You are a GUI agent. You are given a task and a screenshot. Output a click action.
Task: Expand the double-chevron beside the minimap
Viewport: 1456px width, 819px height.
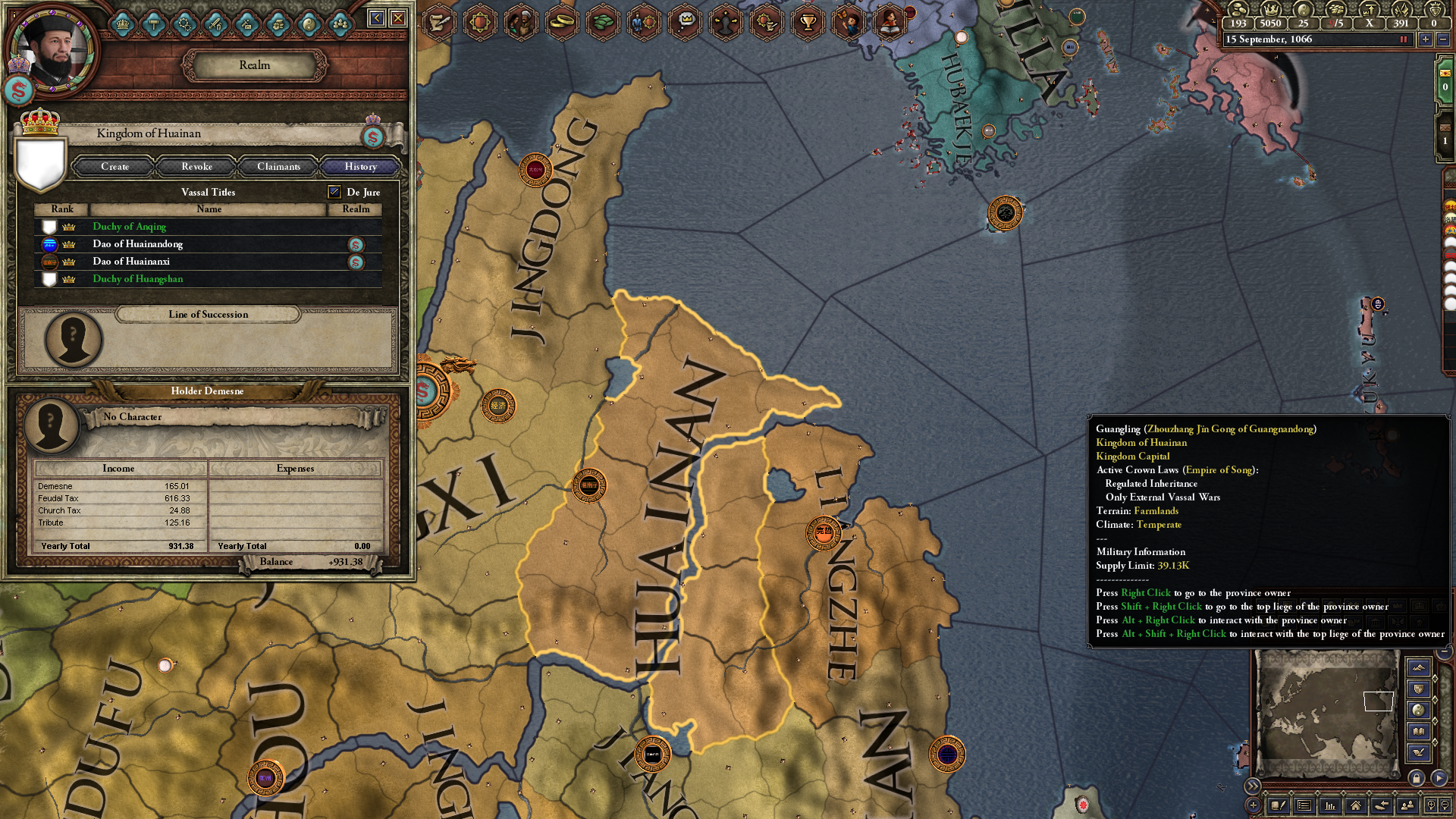point(1254,786)
